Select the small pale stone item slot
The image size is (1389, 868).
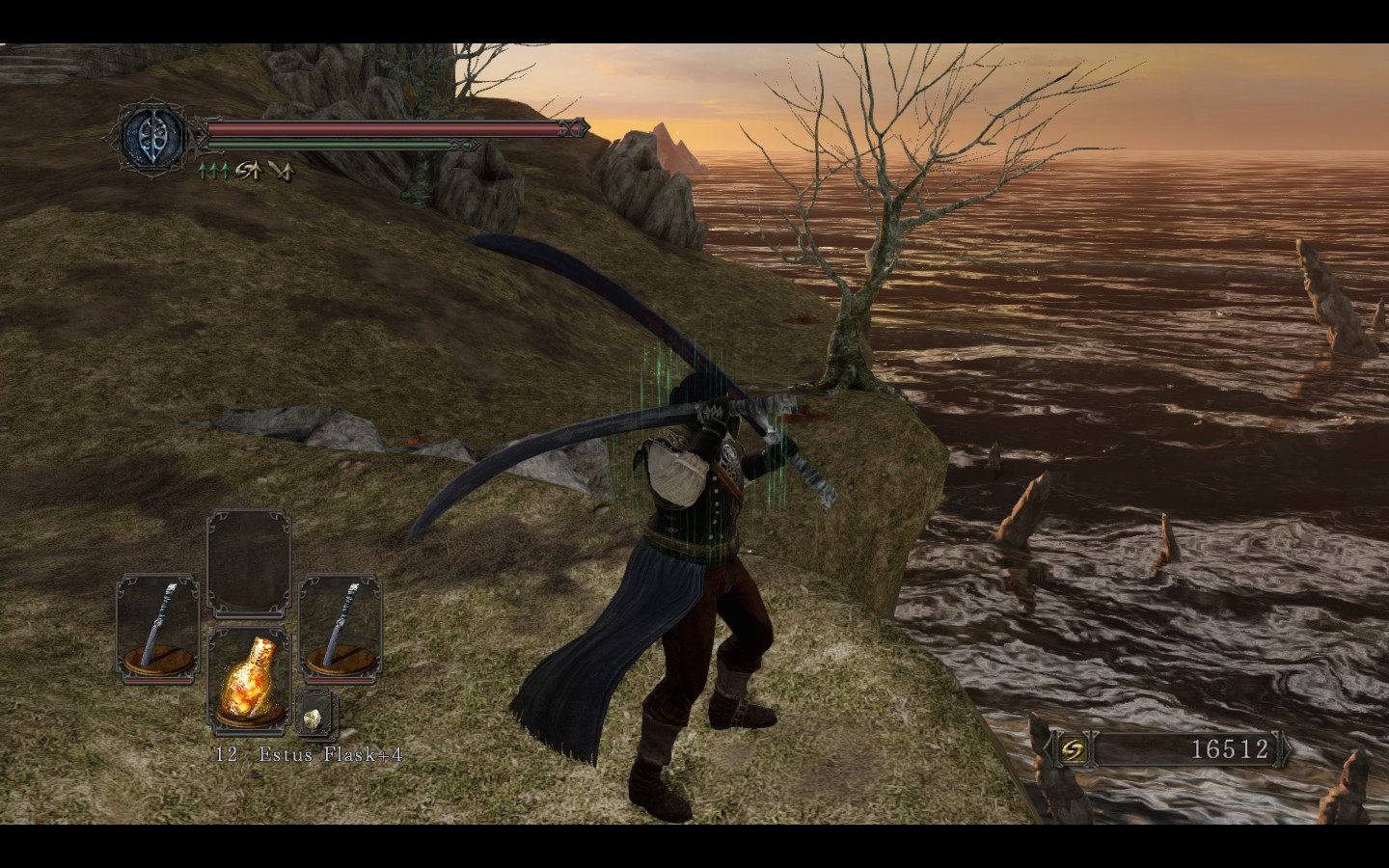tap(314, 717)
